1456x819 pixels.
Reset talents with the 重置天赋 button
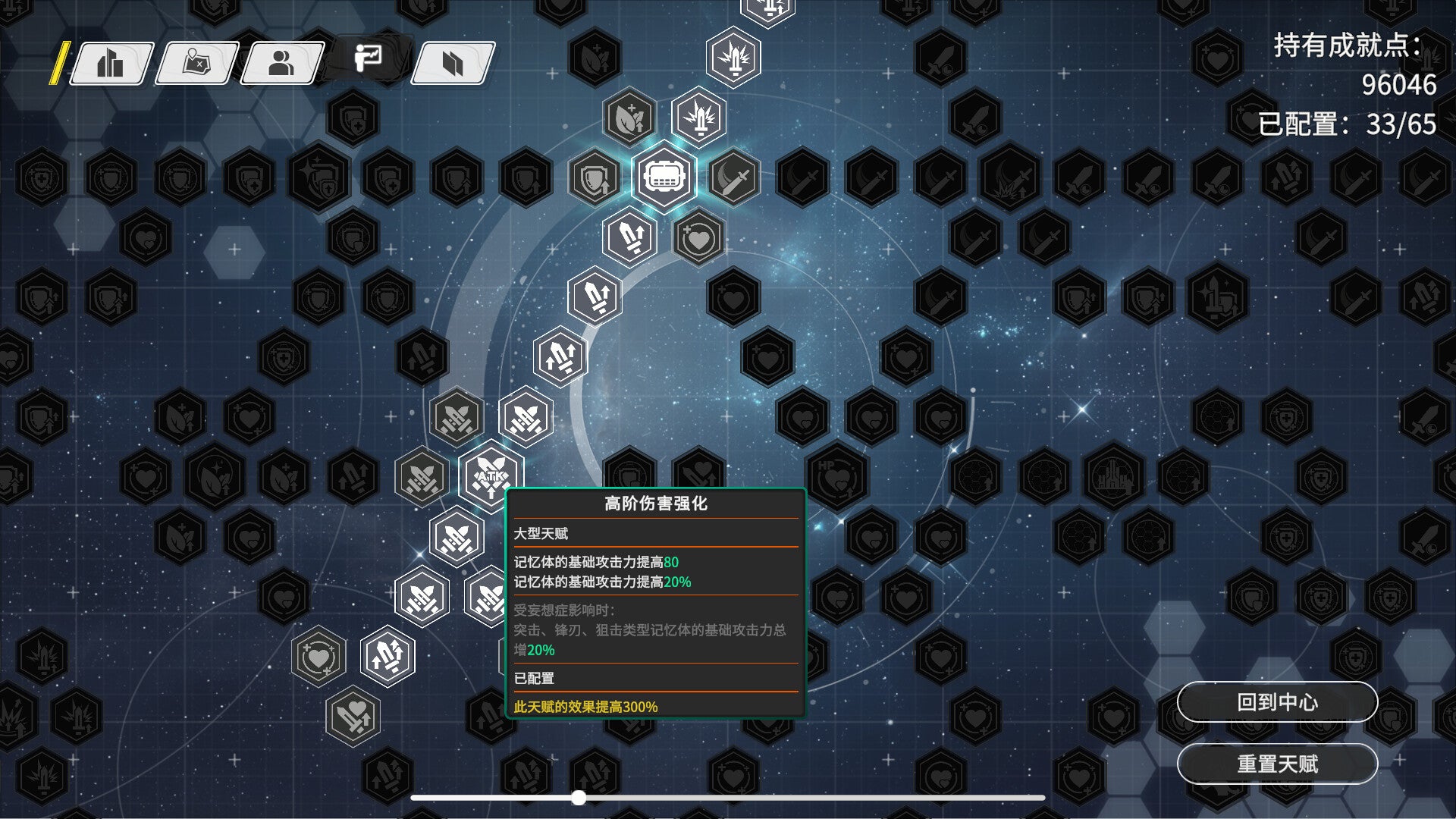click(1277, 764)
